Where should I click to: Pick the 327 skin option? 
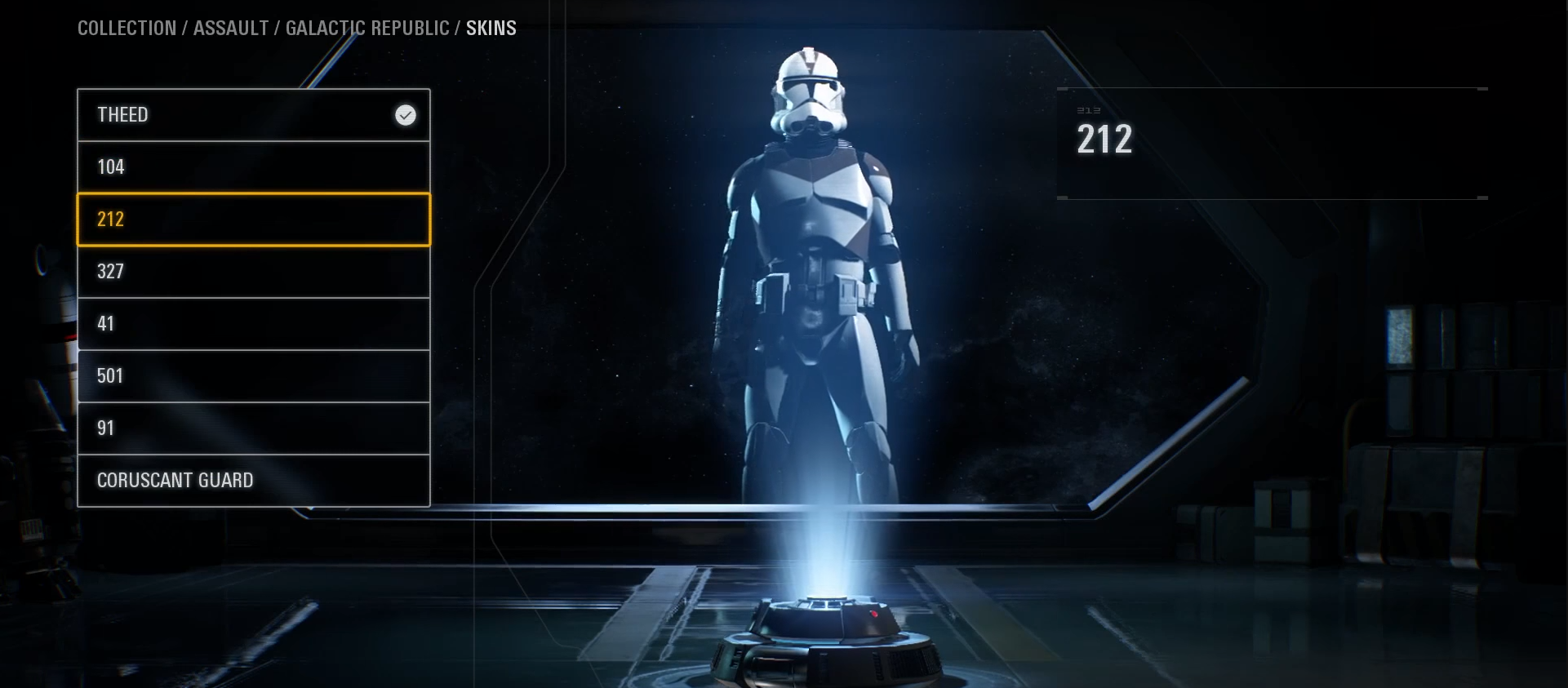point(253,272)
